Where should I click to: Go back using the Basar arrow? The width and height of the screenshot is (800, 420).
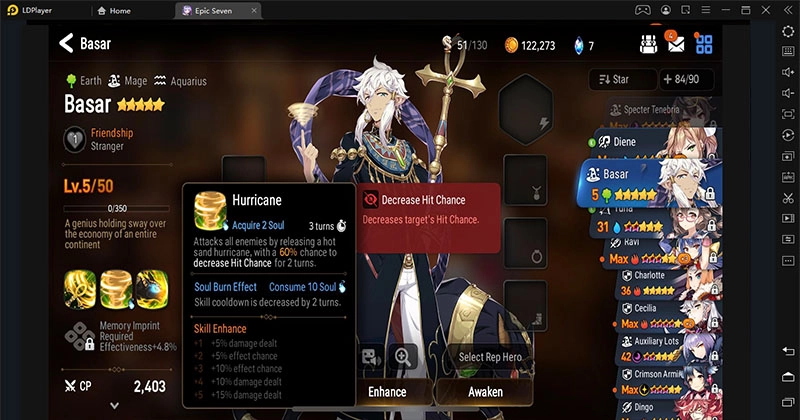pos(67,44)
